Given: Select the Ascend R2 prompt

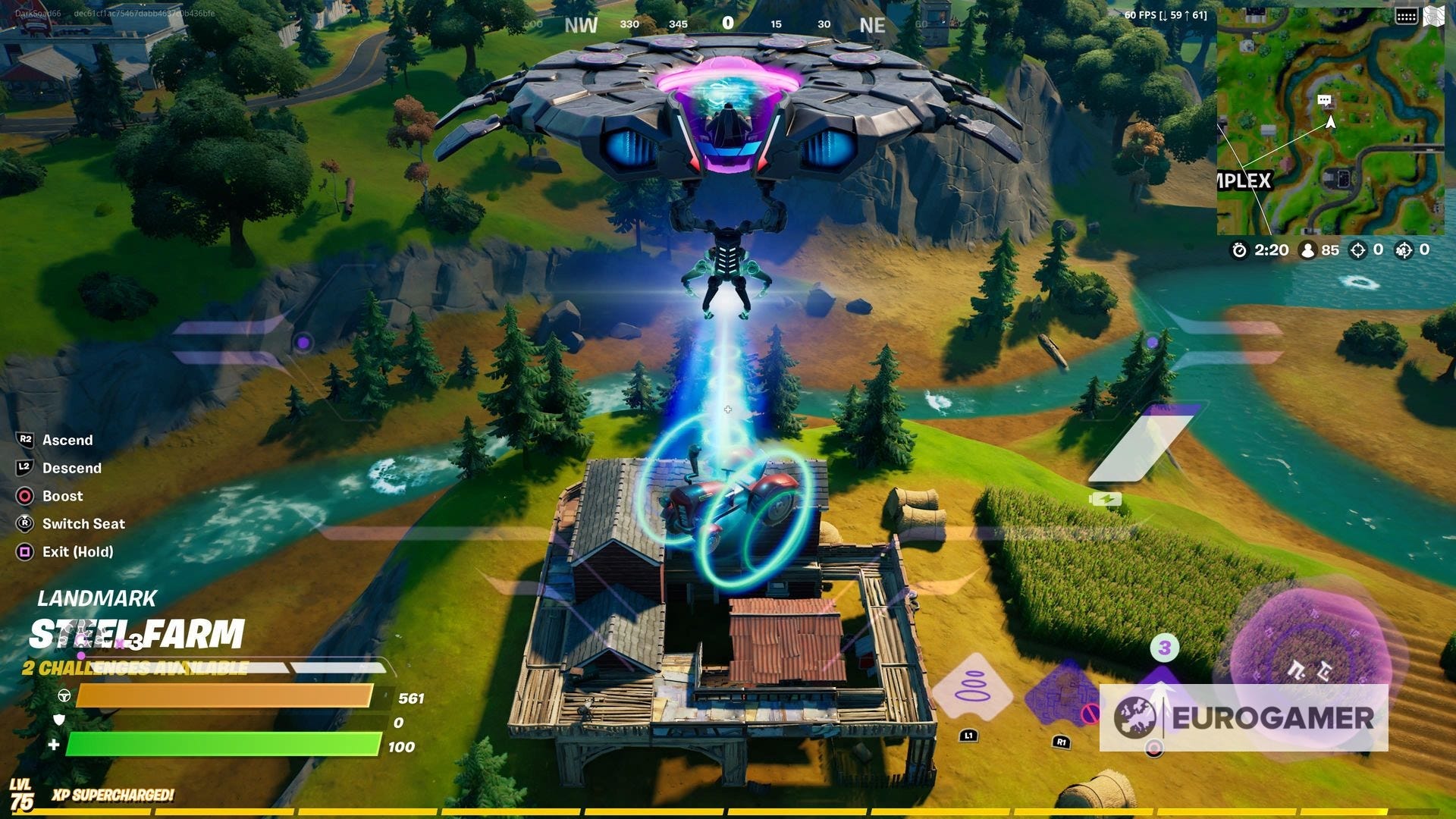Looking at the screenshot, I should [x=24, y=440].
